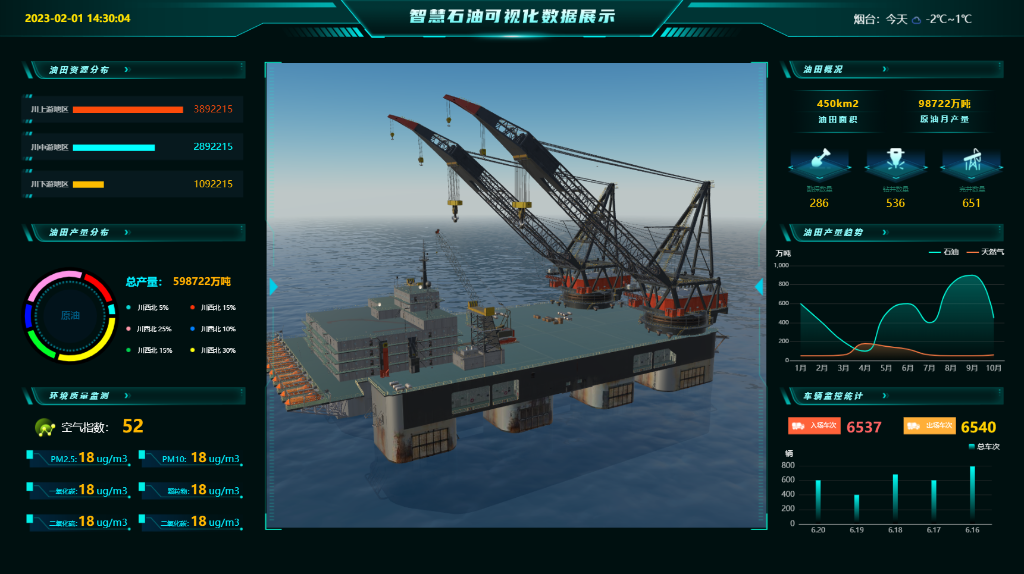Toggle the 总车次 legend on the bar chart
1024x574 pixels.
click(x=981, y=445)
